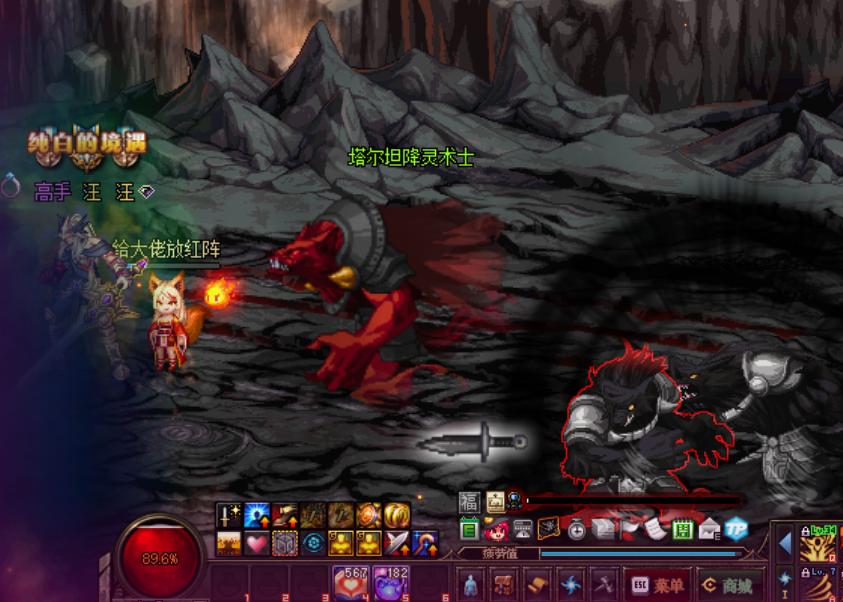The width and height of the screenshot is (843, 602).
Task: Open the mail envelope icon
Action: tap(710, 529)
